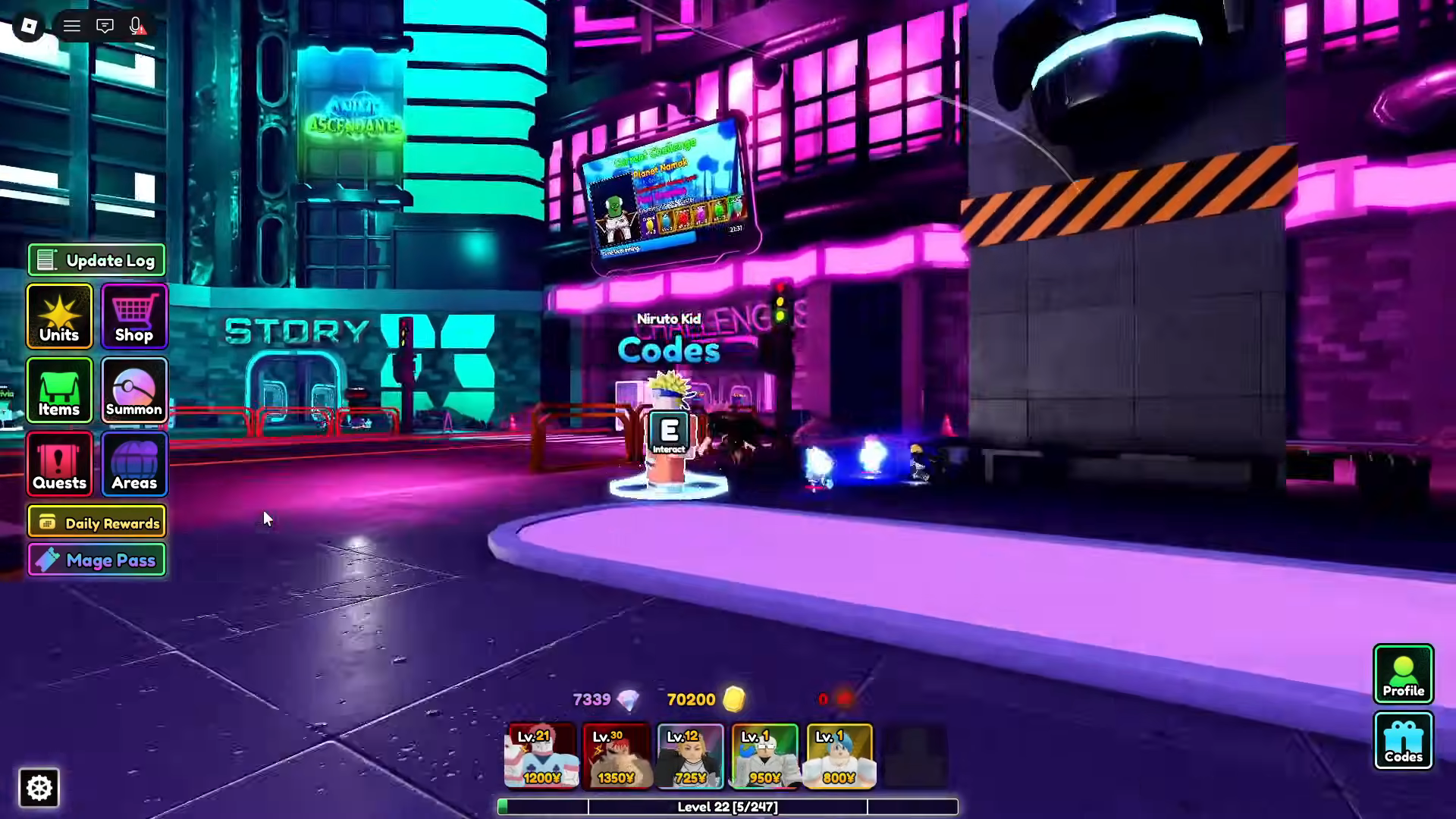Select the Lv. 21 unit costing 1200¥

point(541,756)
